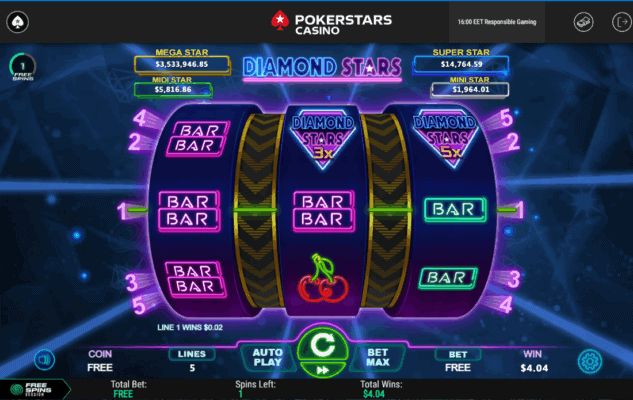Image resolution: width=633 pixels, height=400 pixels.
Task: Open the PokerStars lobby spade icon
Action: (20, 21)
